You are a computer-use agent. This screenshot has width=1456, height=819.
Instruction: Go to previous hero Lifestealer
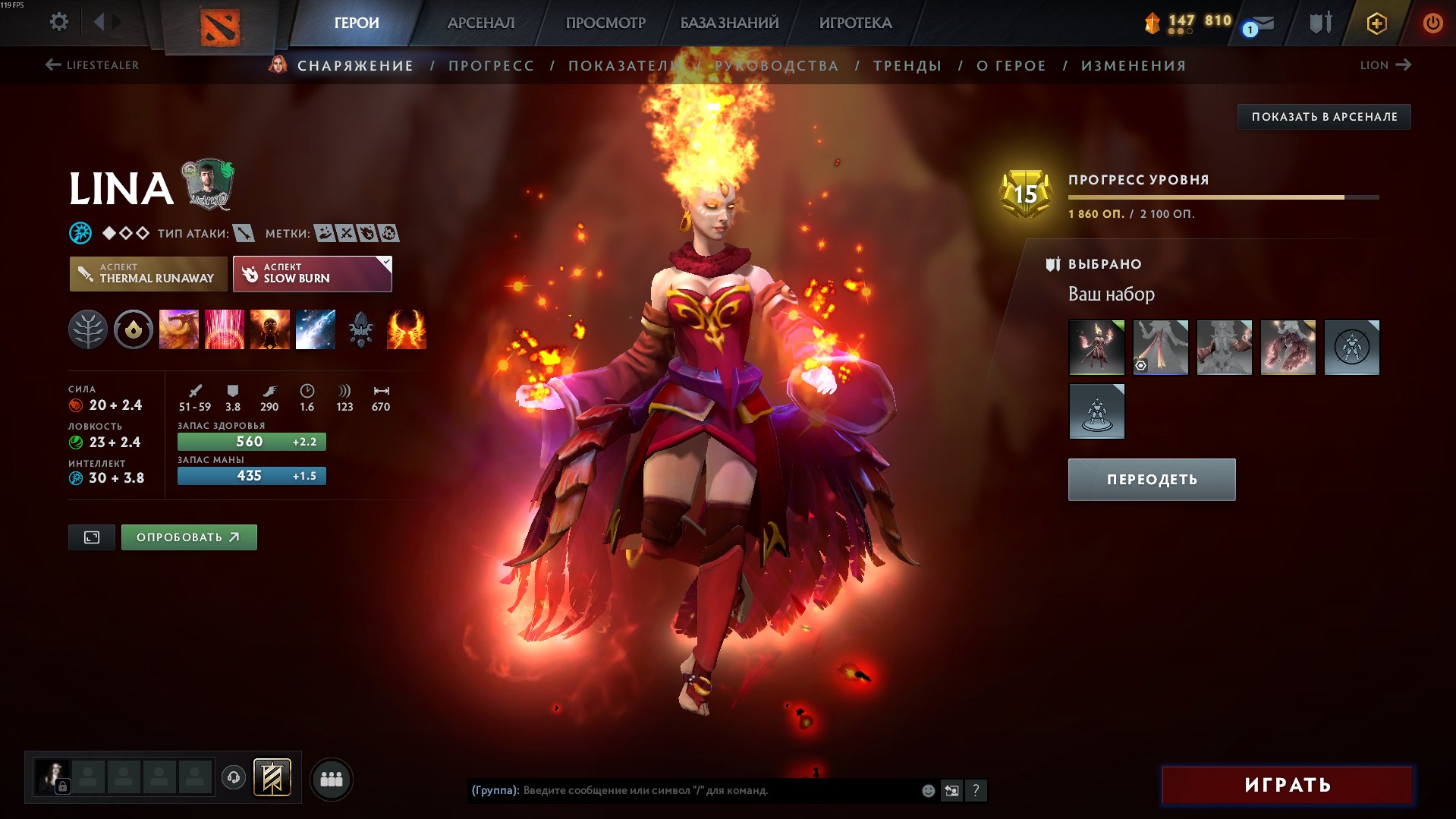pyautogui.click(x=91, y=65)
